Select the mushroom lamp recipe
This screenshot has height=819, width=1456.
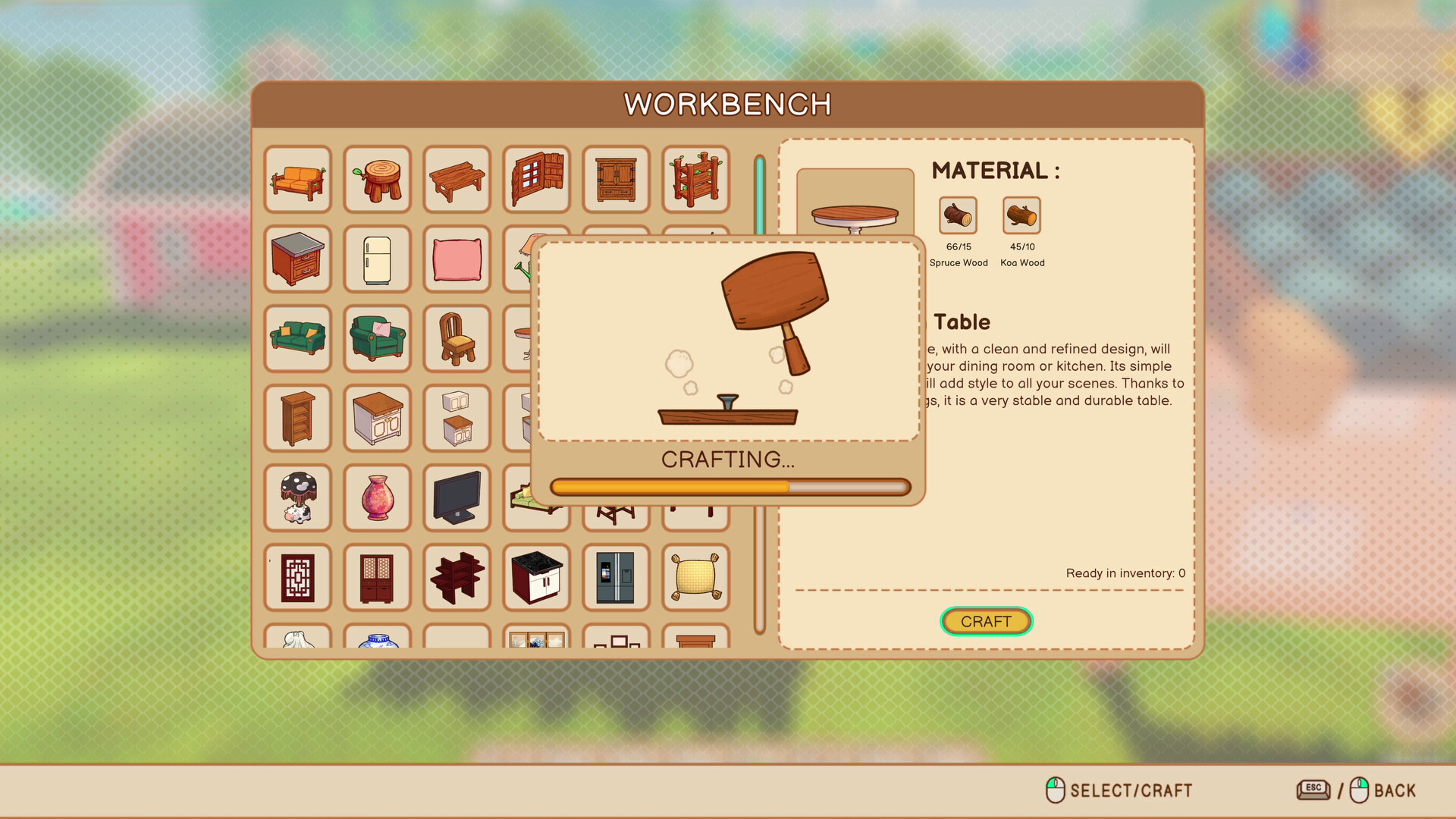[x=298, y=497]
